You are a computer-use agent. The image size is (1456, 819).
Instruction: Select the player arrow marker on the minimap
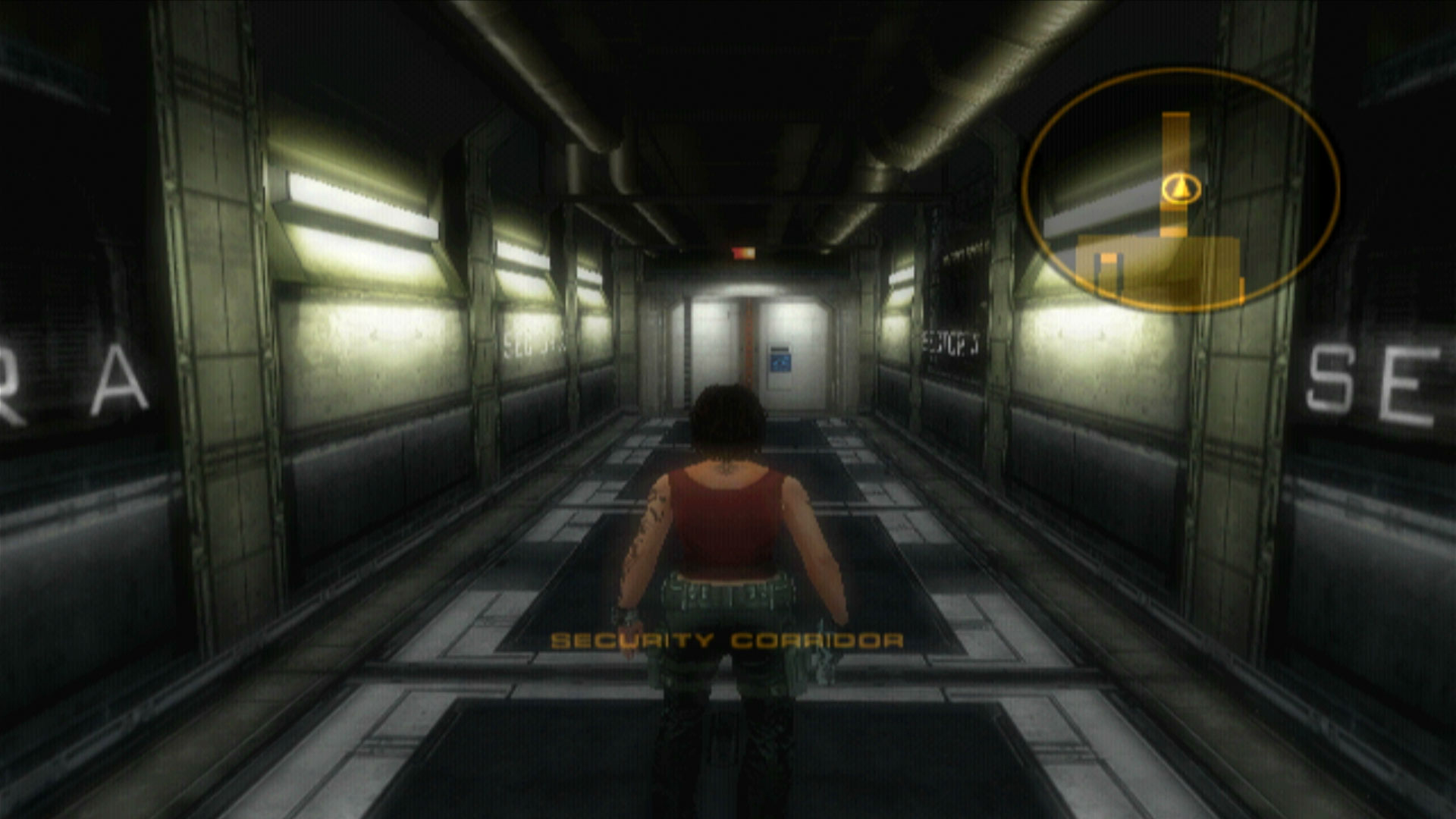pos(1181,188)
